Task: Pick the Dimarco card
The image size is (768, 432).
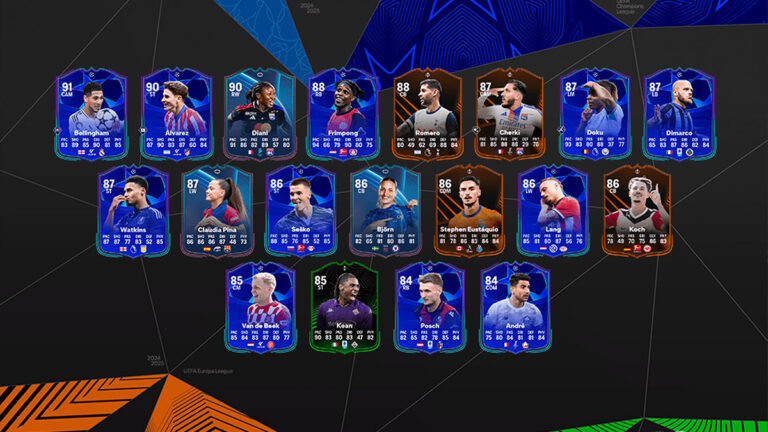Action: (x=677, y=114)
